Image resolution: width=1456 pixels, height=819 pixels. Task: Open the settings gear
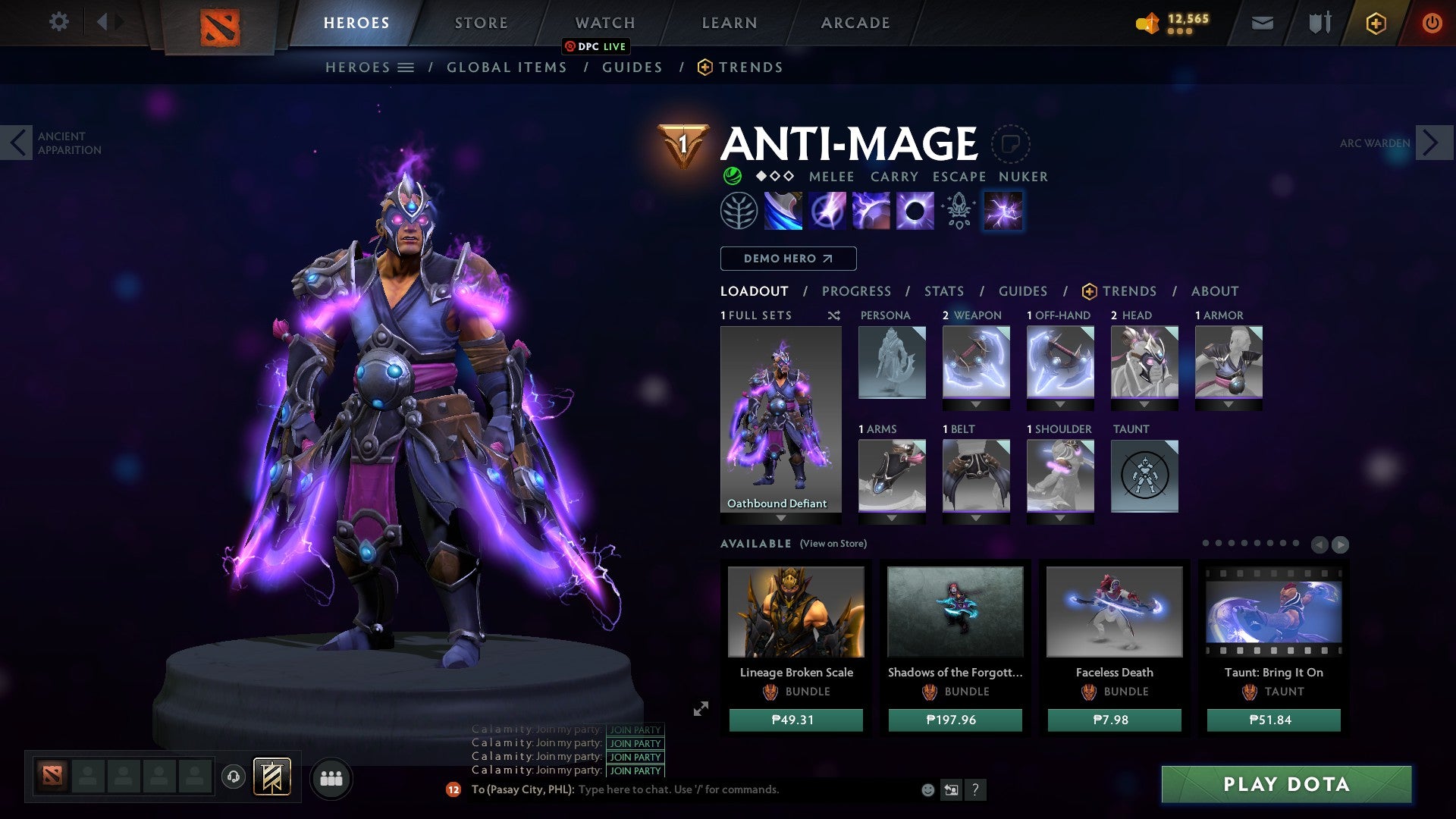tap(58, 22)
